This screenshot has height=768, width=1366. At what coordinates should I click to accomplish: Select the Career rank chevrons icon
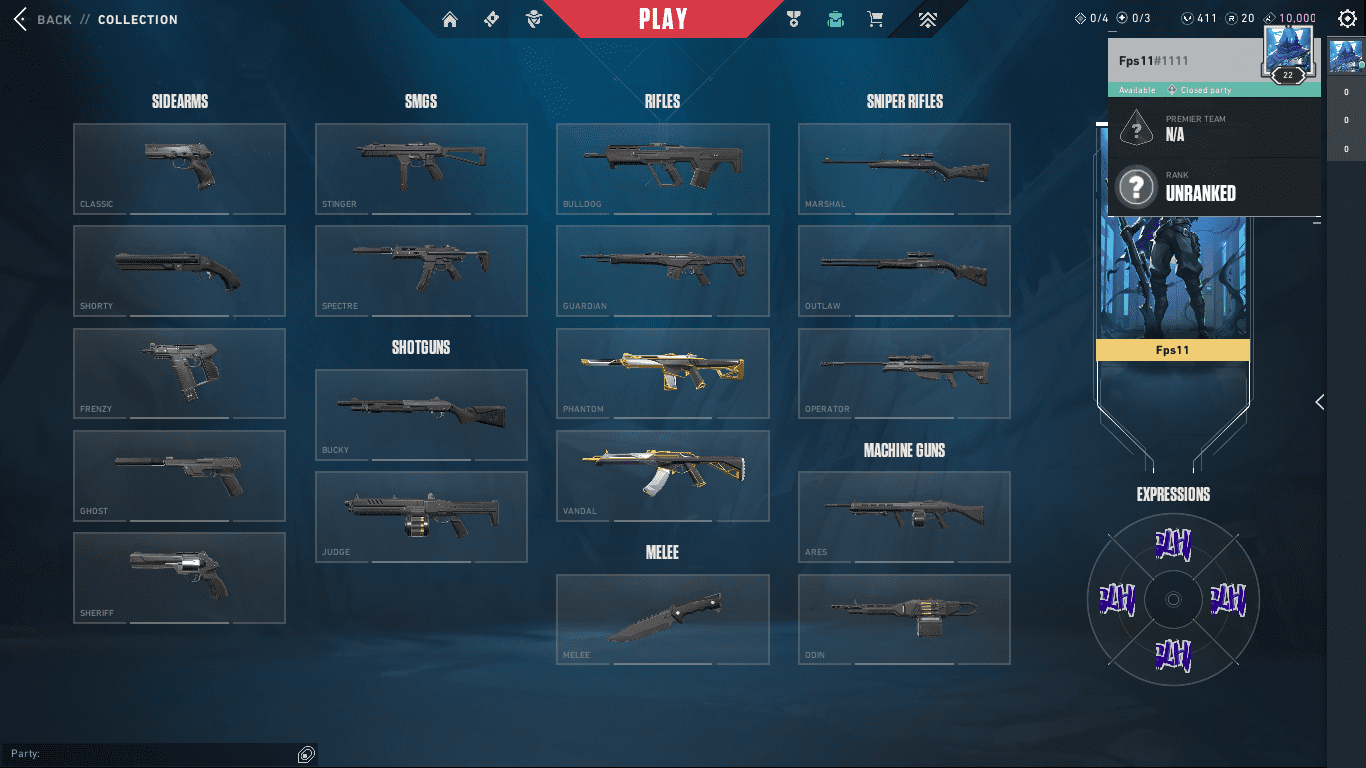pyautogui.click(x=926, y=19)
